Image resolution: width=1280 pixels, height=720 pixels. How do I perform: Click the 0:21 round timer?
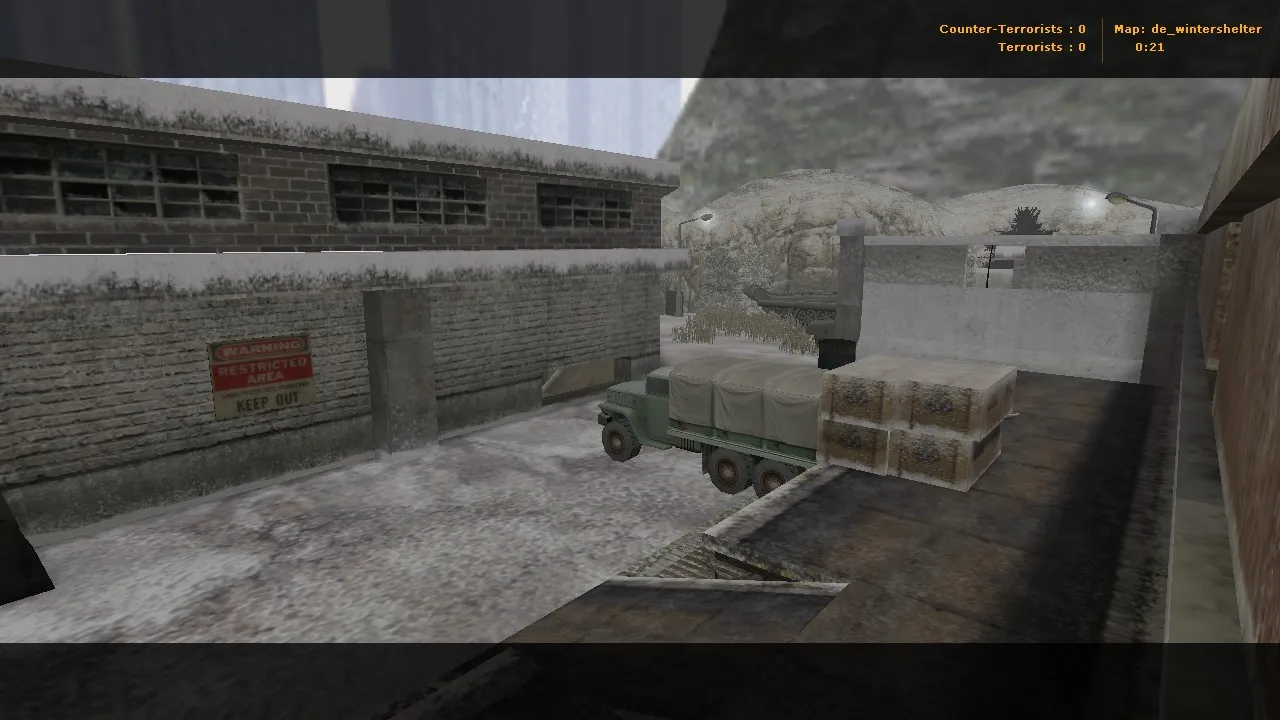coord(1148,46)
